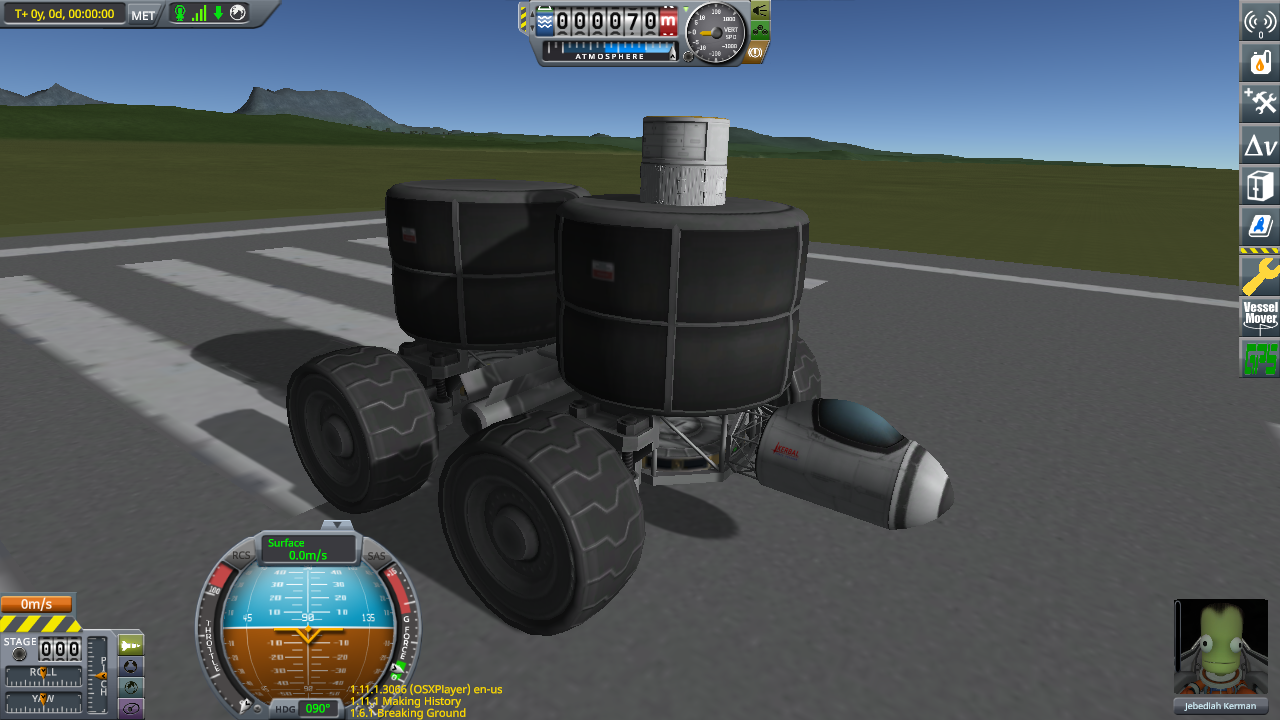
Task: Open the KSPedia handbook
Action: pyautogui.click(x=1259, y=226)
